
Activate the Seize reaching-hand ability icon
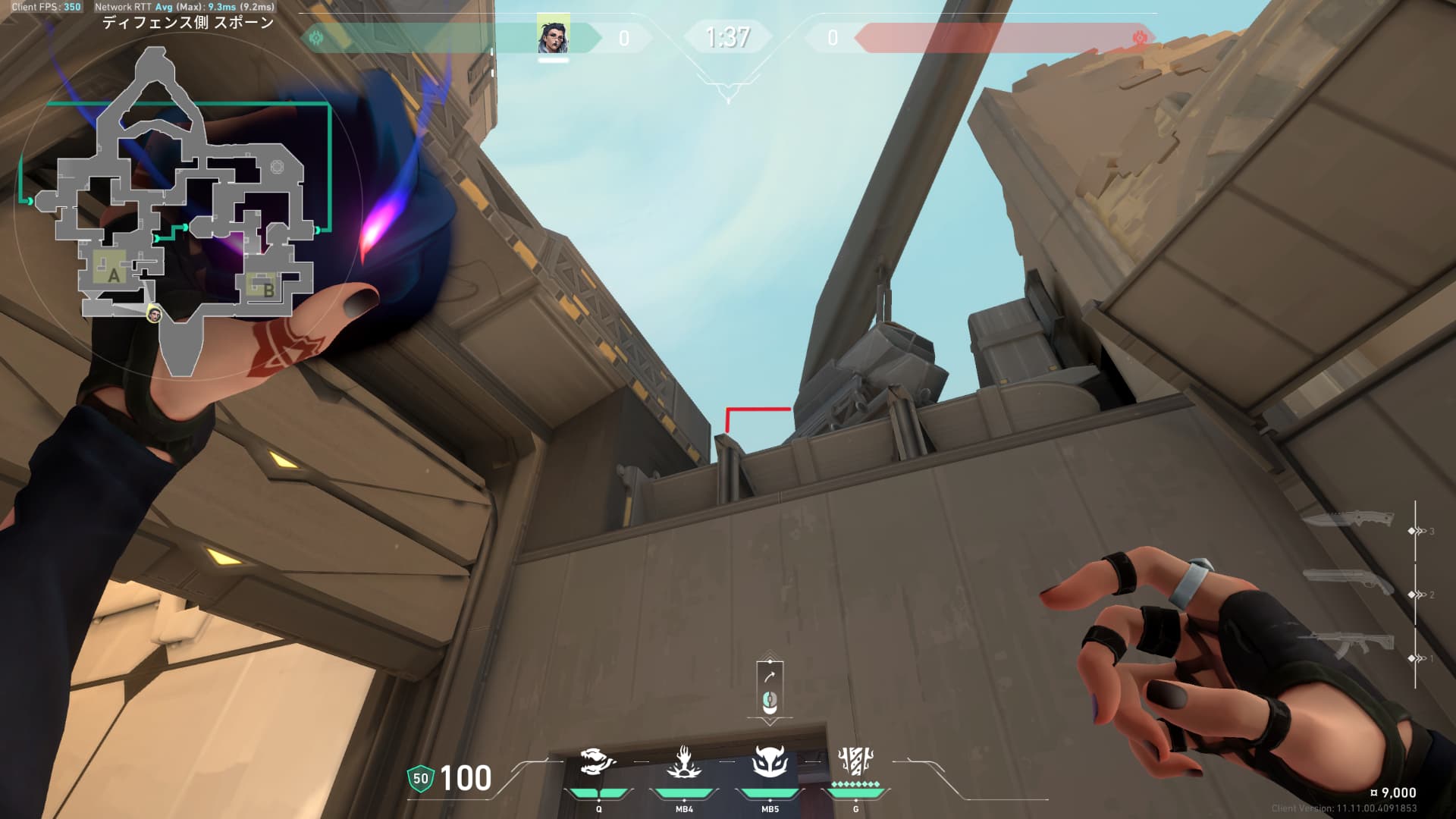pos(684,762)
